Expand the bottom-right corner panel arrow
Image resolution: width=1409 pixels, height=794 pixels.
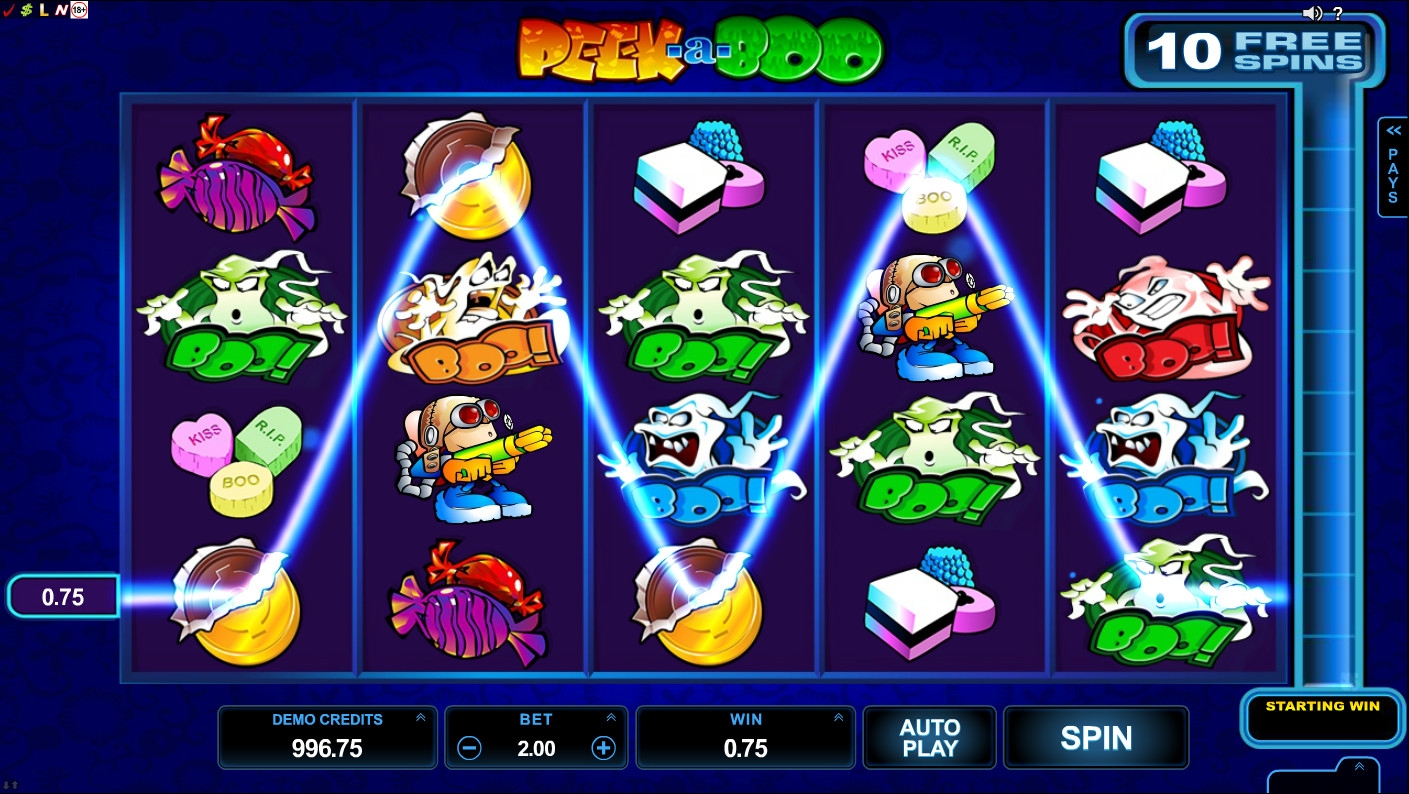coord(1359,767)
